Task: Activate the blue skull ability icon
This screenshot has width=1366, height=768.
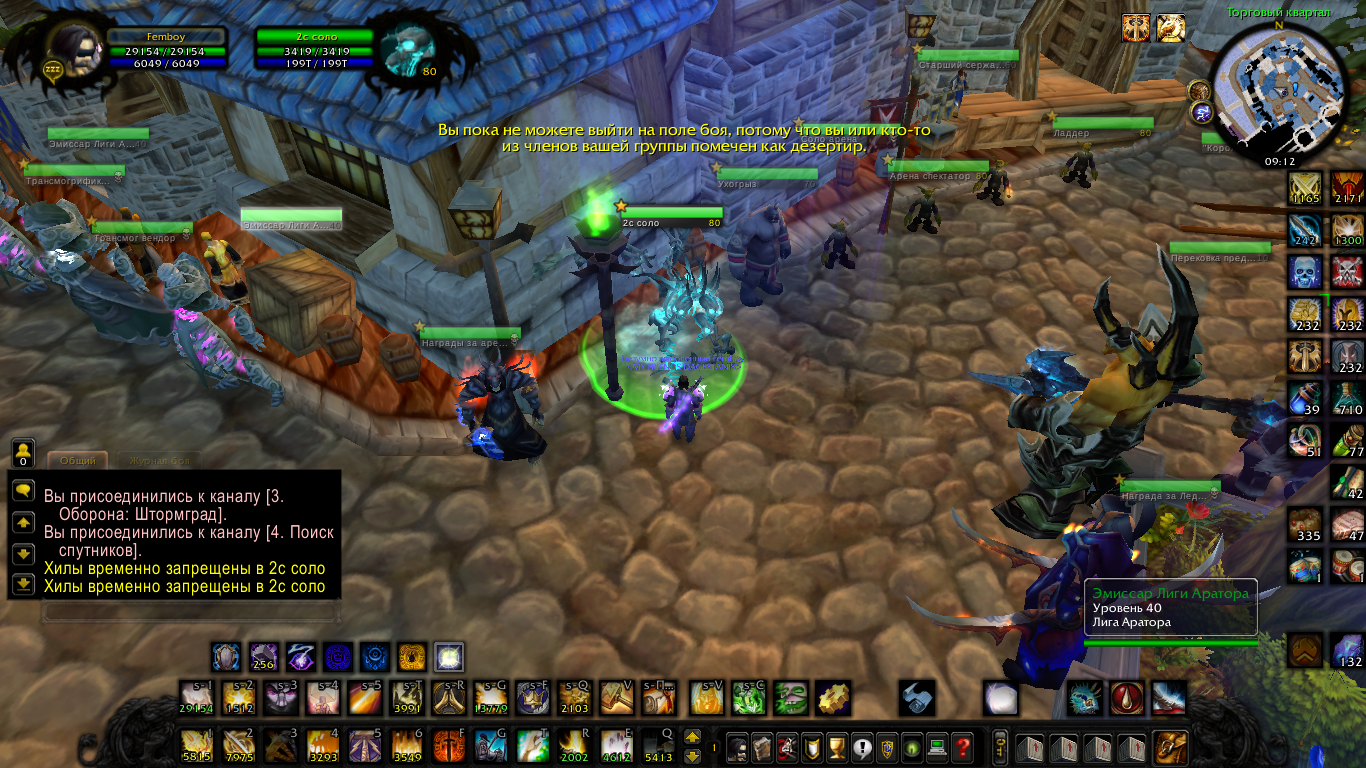Action: point(1304,271)
